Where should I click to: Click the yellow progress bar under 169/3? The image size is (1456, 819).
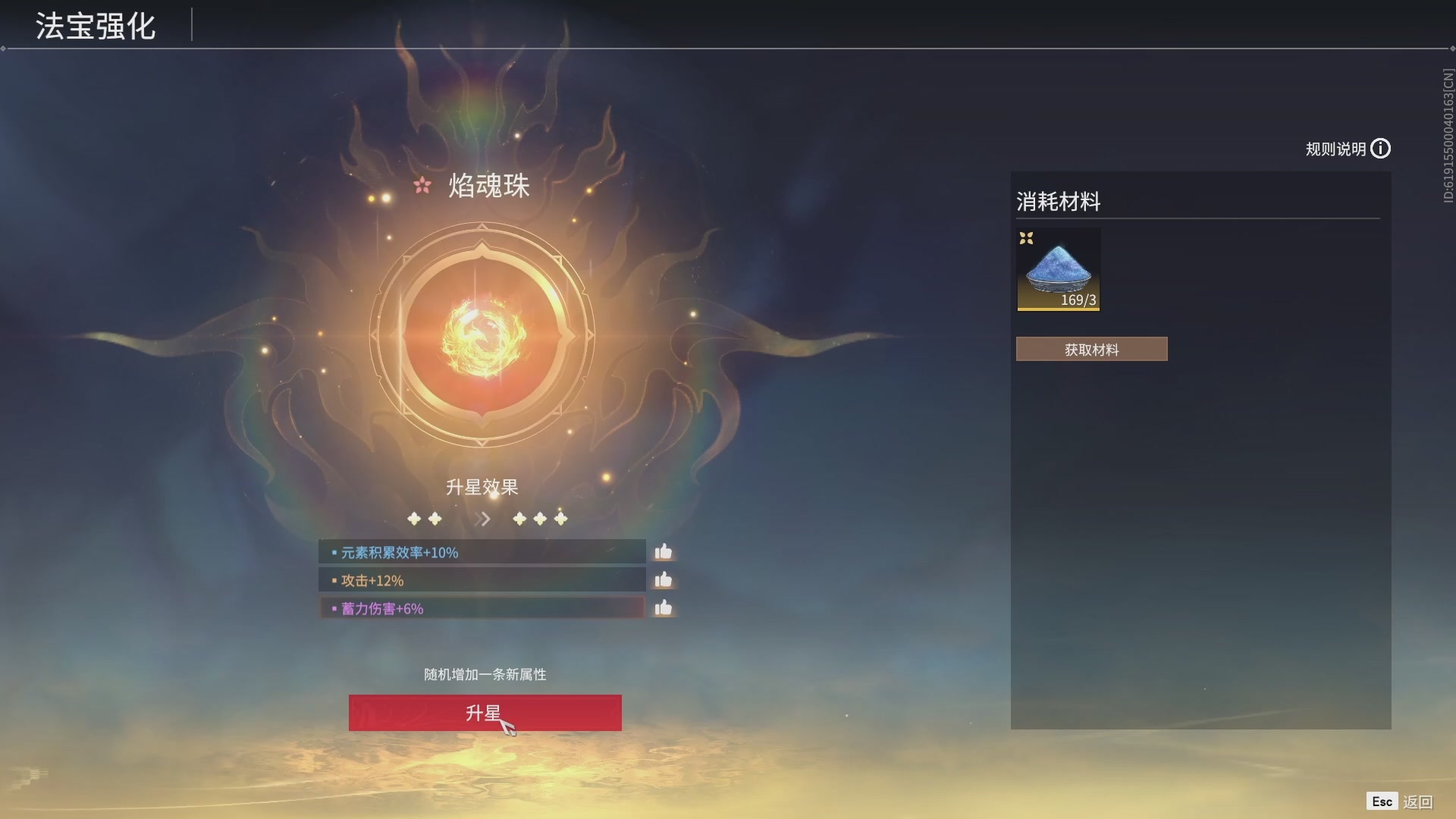pyautogui.click(x=1059, y=308)
